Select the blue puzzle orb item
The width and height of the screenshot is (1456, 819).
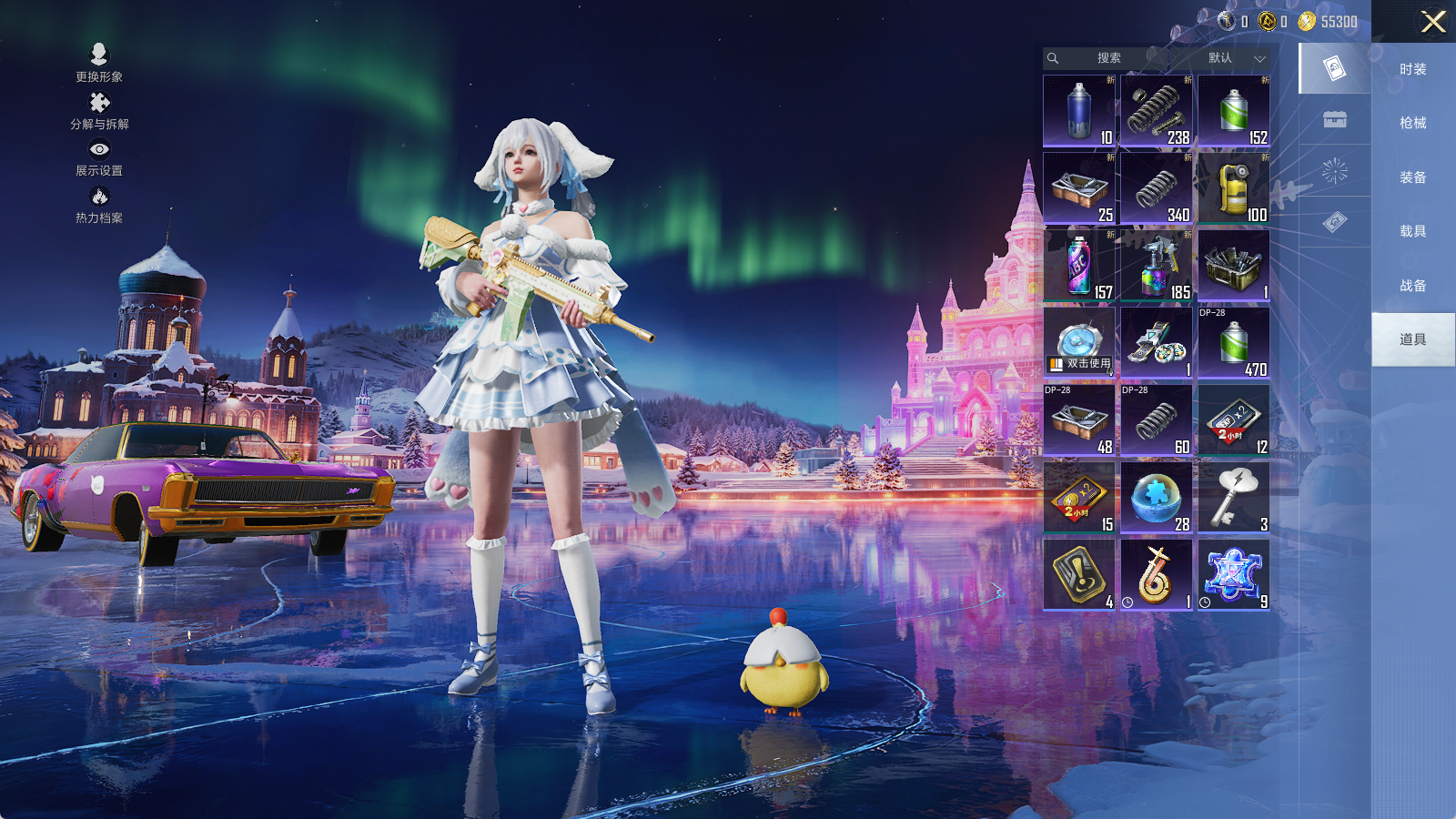pyautogui.click(x=1157, y=498)
